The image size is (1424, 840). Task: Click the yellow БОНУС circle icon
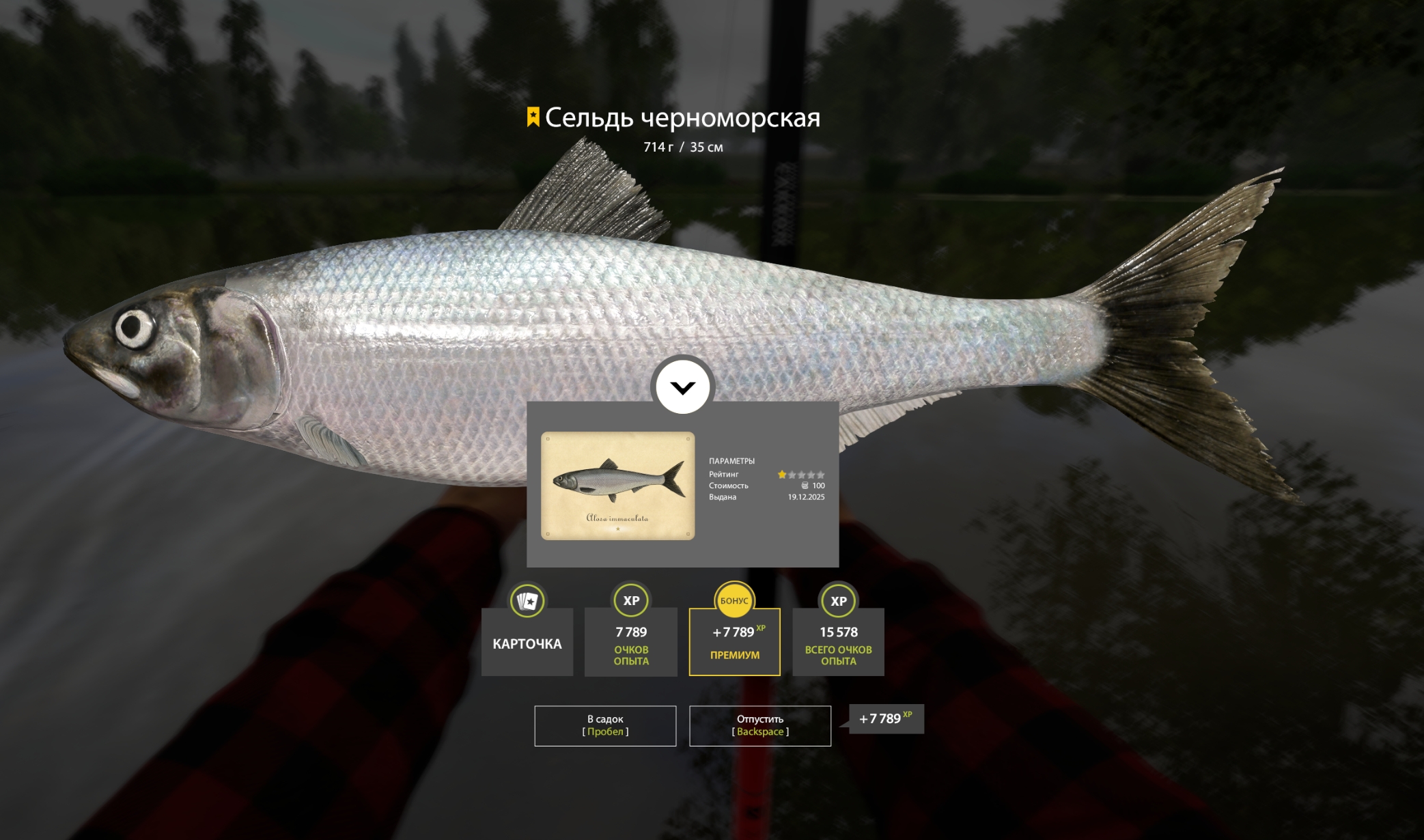point(734,602)
